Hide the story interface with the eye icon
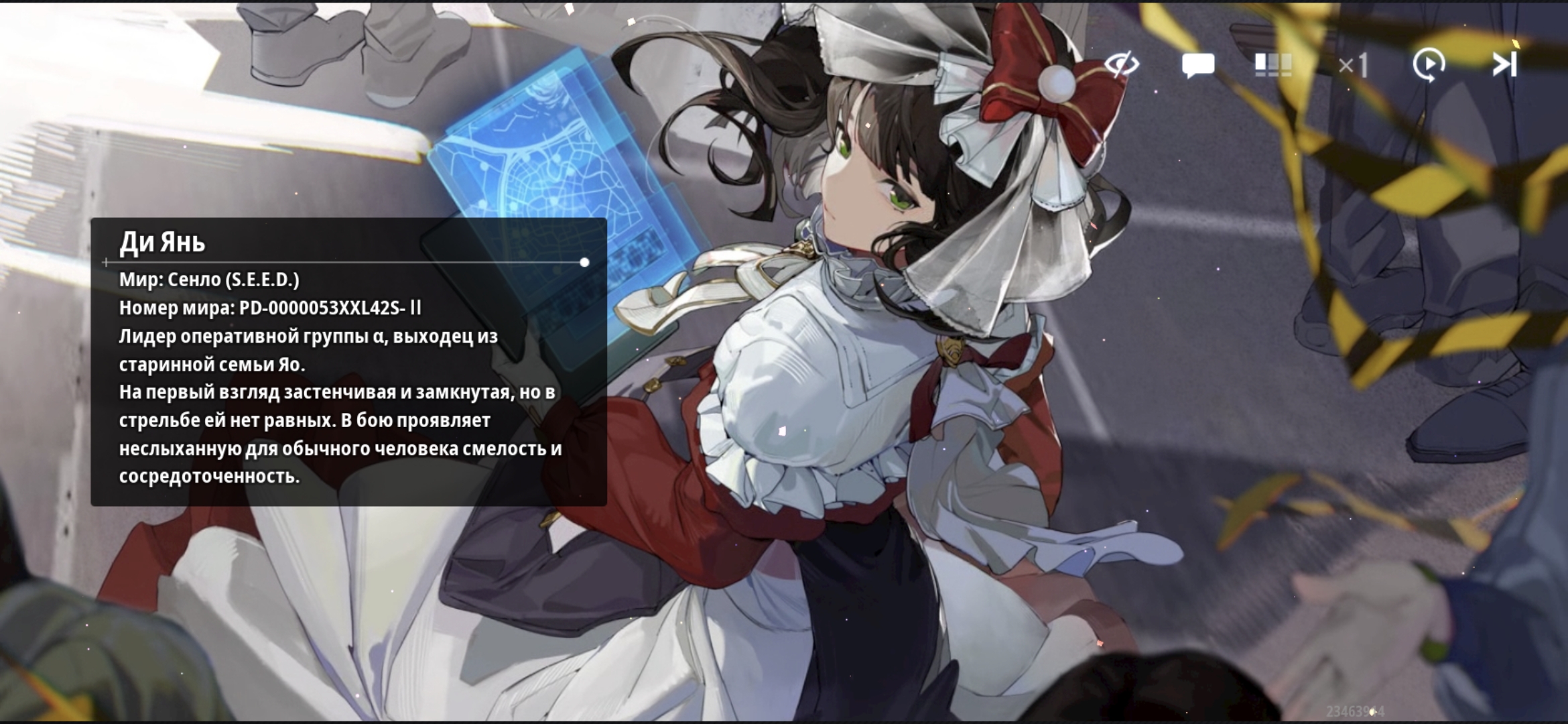The width and height of the screenshot is (1568, 724). tap(1121, 65)
